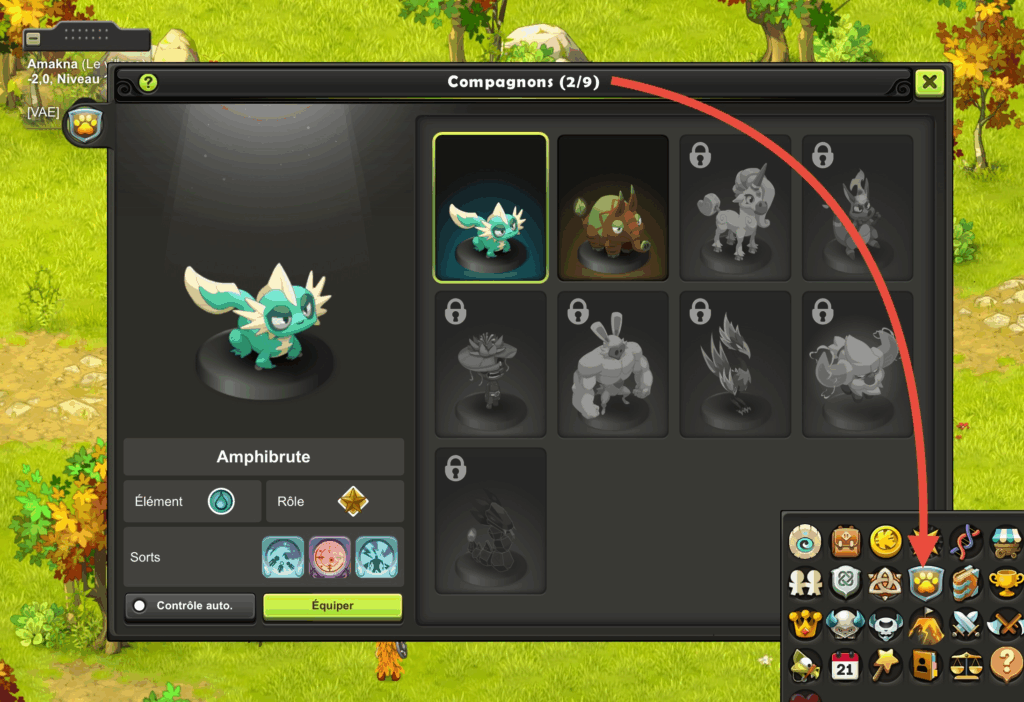
Task: Toggle the Contrôle auto. option
Action: [190, 606]
